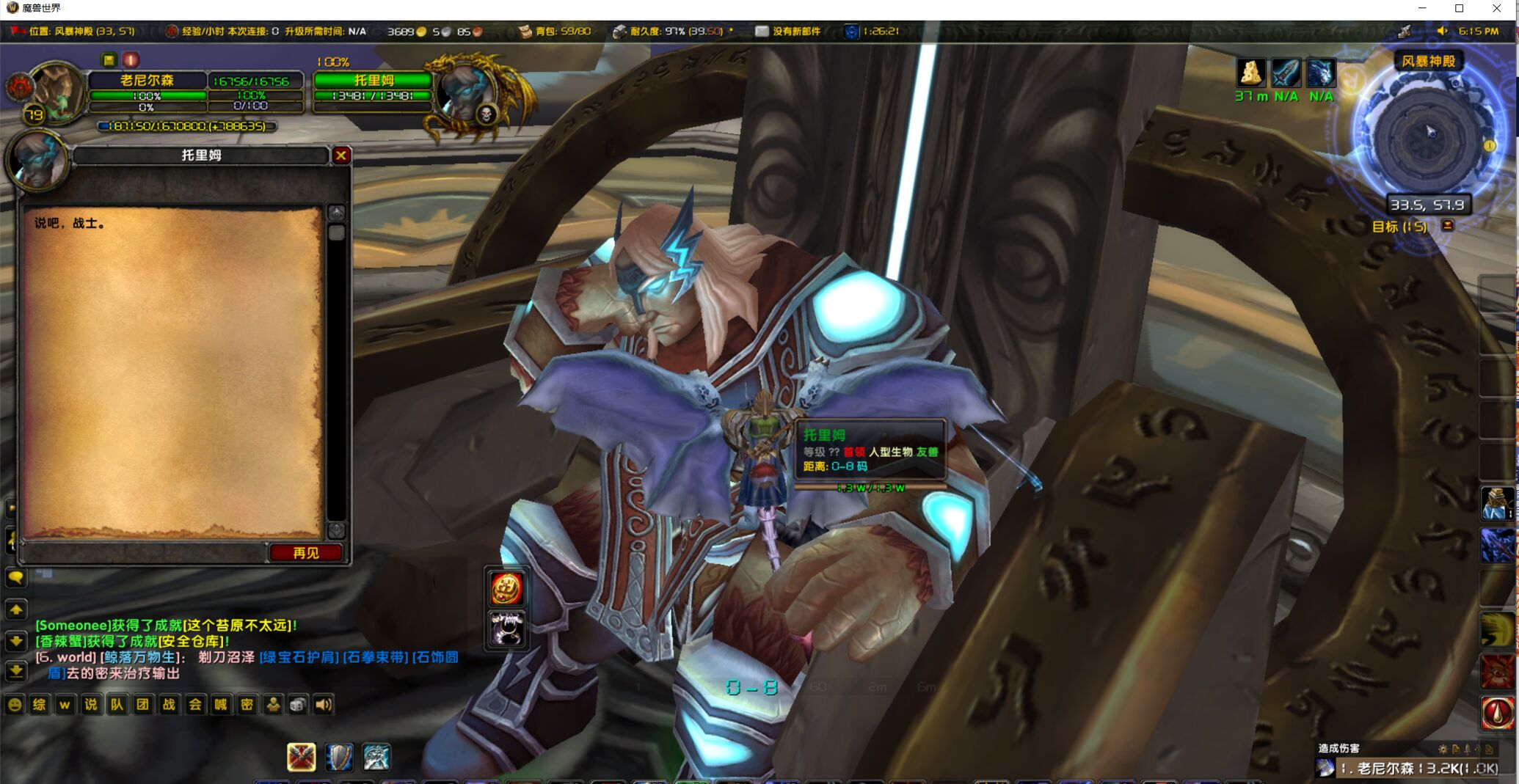This screenshot has height=784, width=1519.
Task: Select the 会 guild chat channel
Action: pos(194,705)
